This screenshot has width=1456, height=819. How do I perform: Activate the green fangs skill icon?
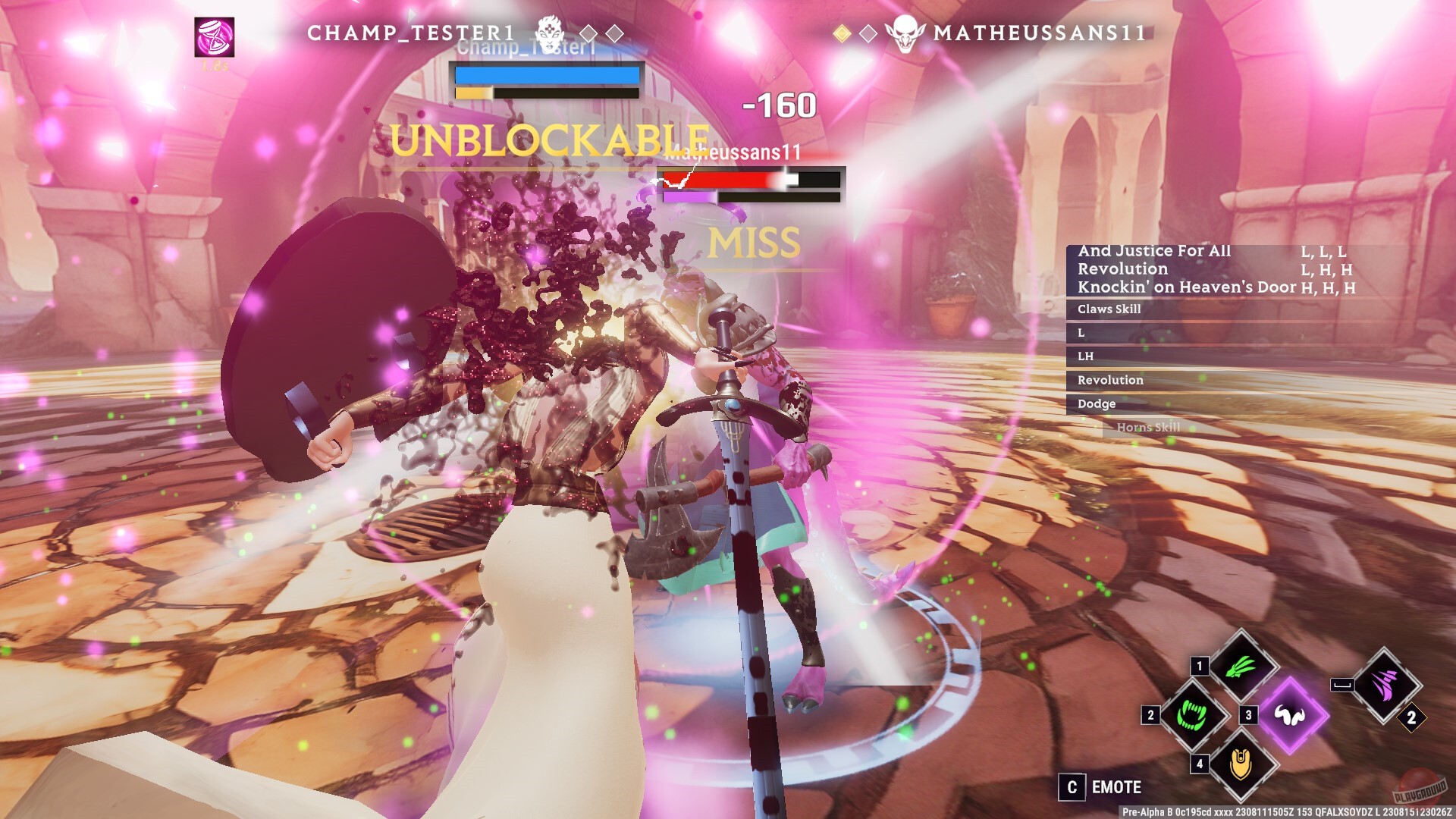coord(1191,715)
